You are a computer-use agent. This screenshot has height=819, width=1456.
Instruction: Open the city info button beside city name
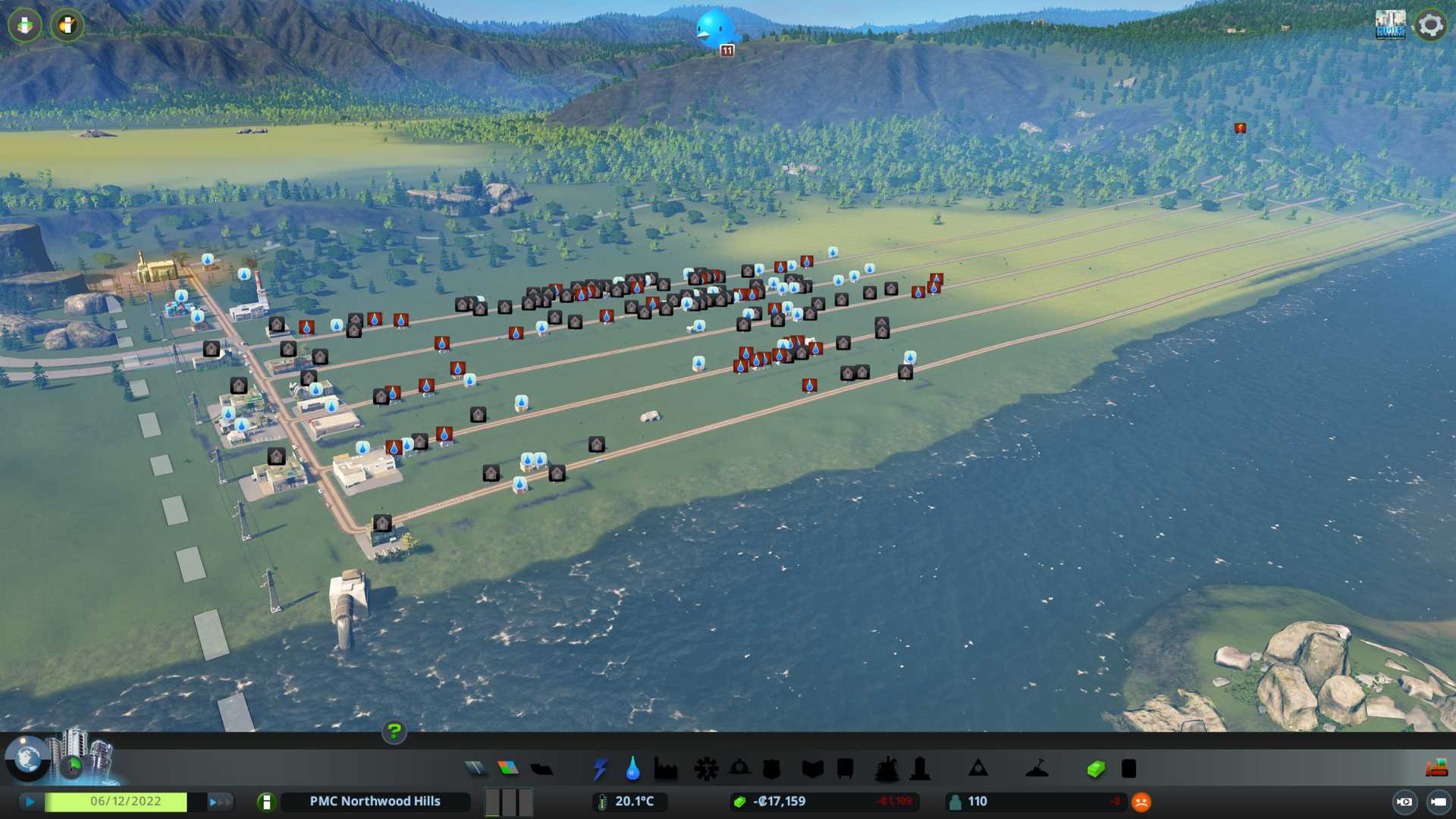tap(266, 802)
